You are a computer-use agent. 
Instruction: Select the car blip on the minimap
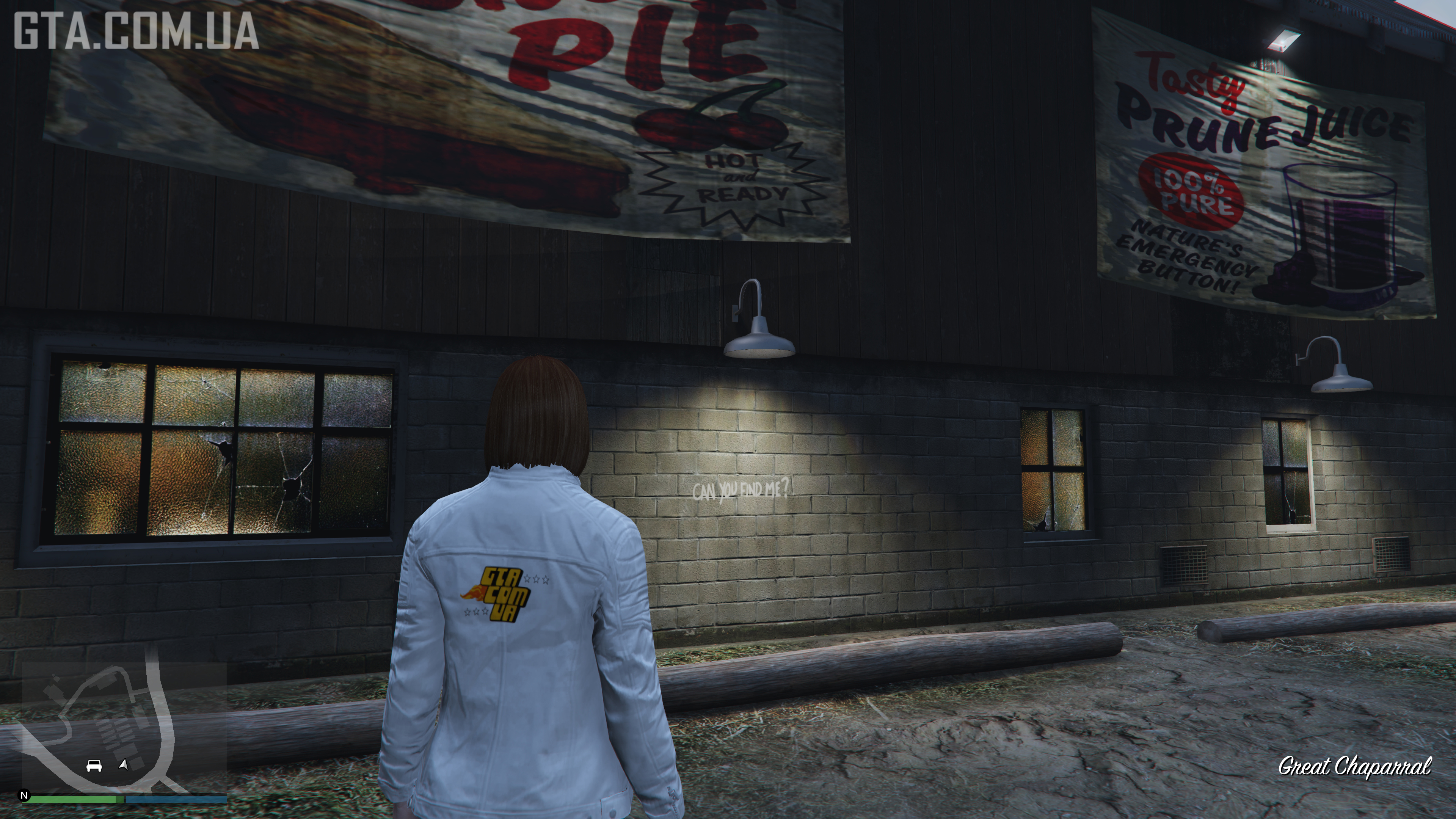[94, 766]
